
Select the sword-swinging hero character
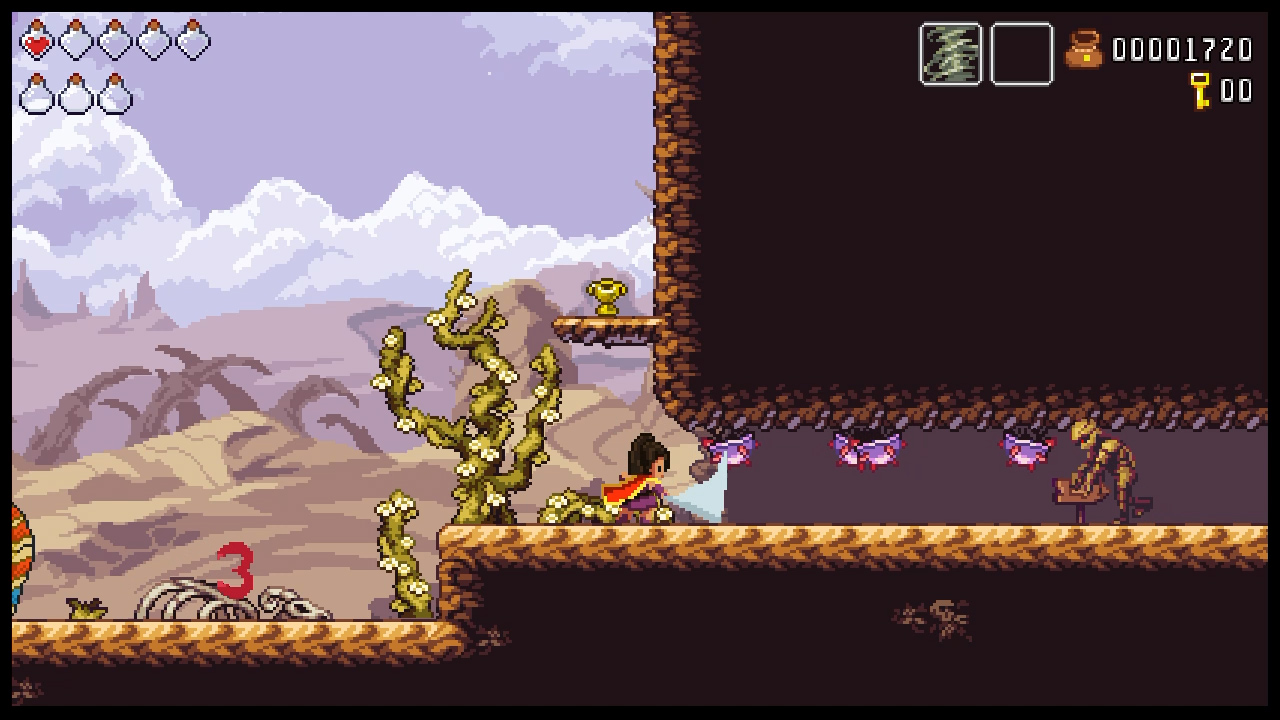(x=648, y=477)
